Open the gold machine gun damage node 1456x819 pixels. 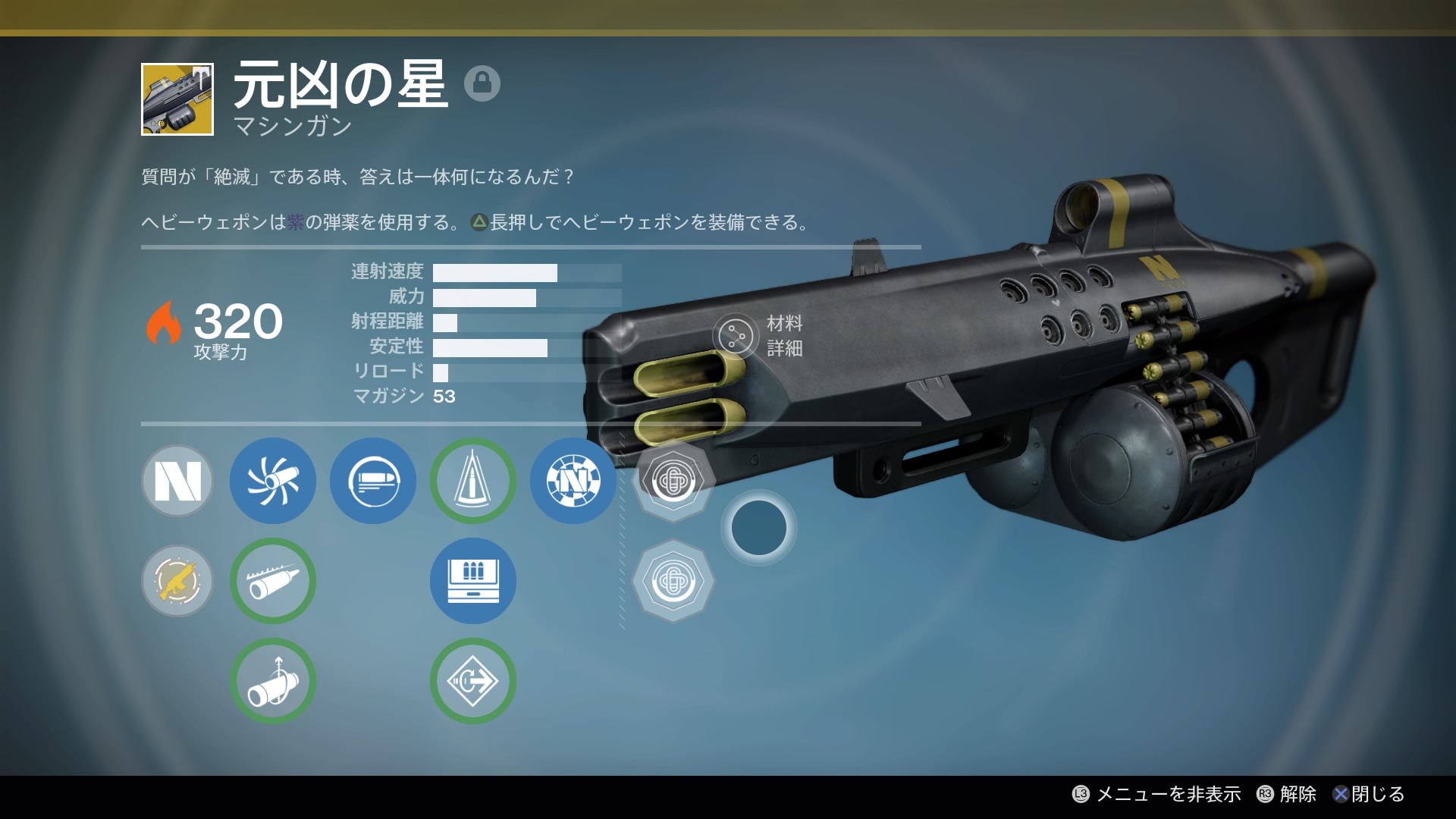tap(177, 581)
